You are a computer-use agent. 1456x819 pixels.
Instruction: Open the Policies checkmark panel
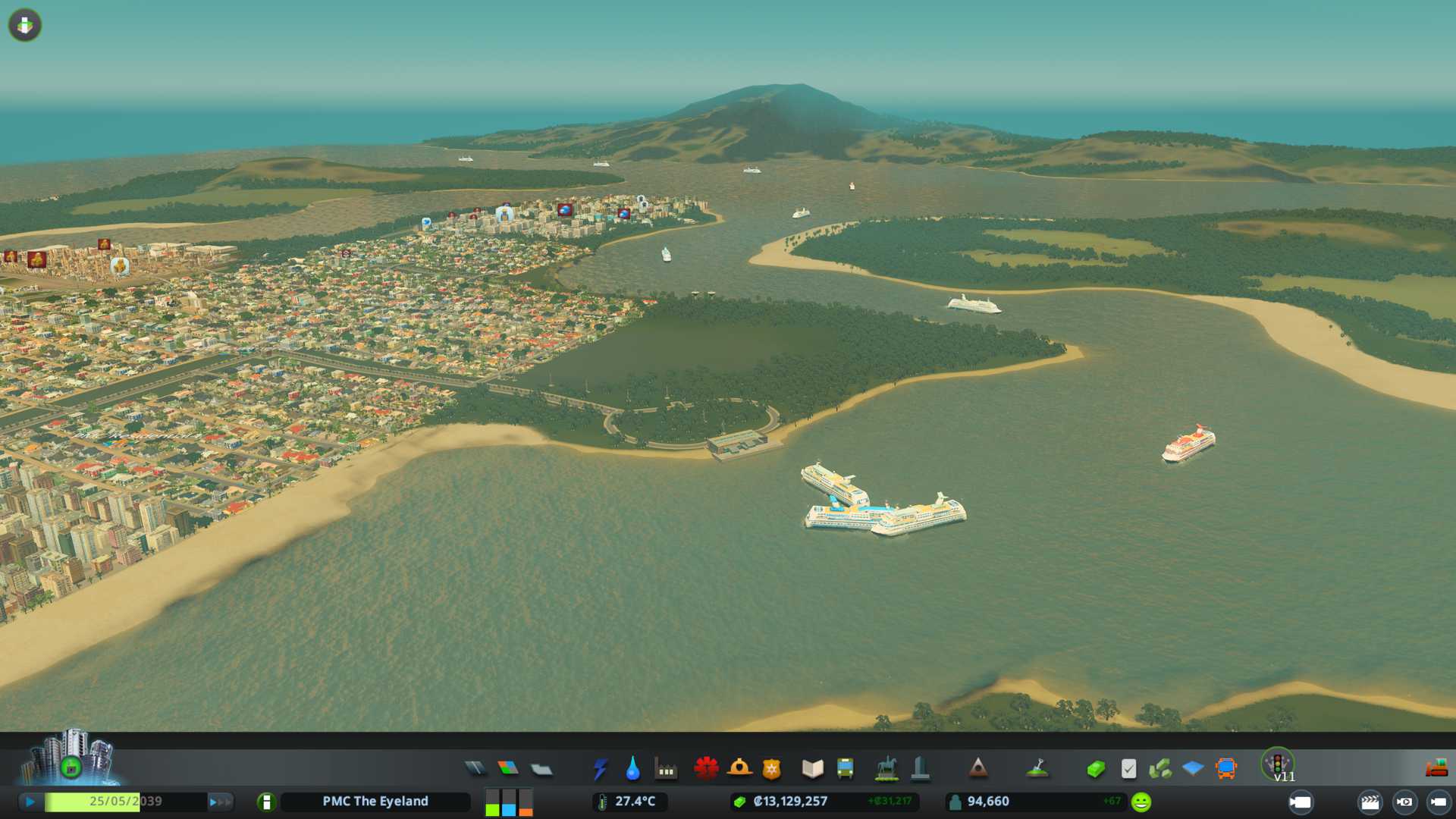pyautogui.click(x=1128, y=769)
